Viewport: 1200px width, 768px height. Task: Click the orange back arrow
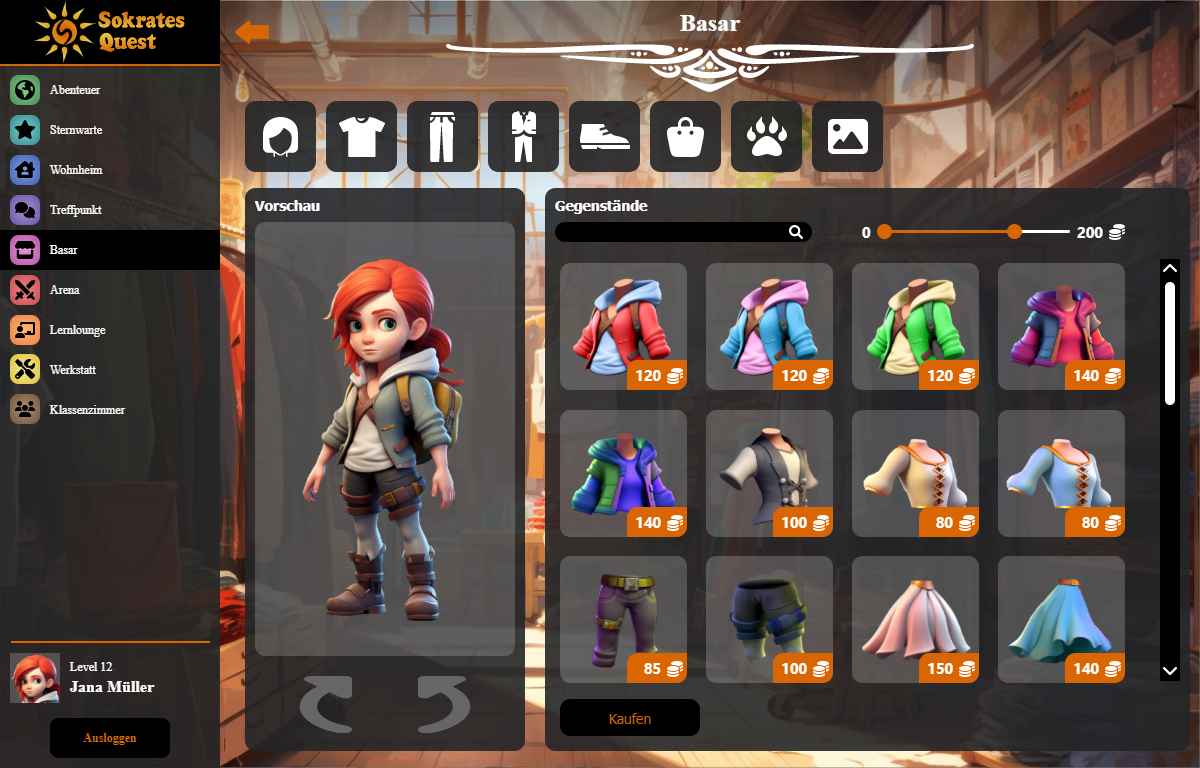[x=252, y=32]
